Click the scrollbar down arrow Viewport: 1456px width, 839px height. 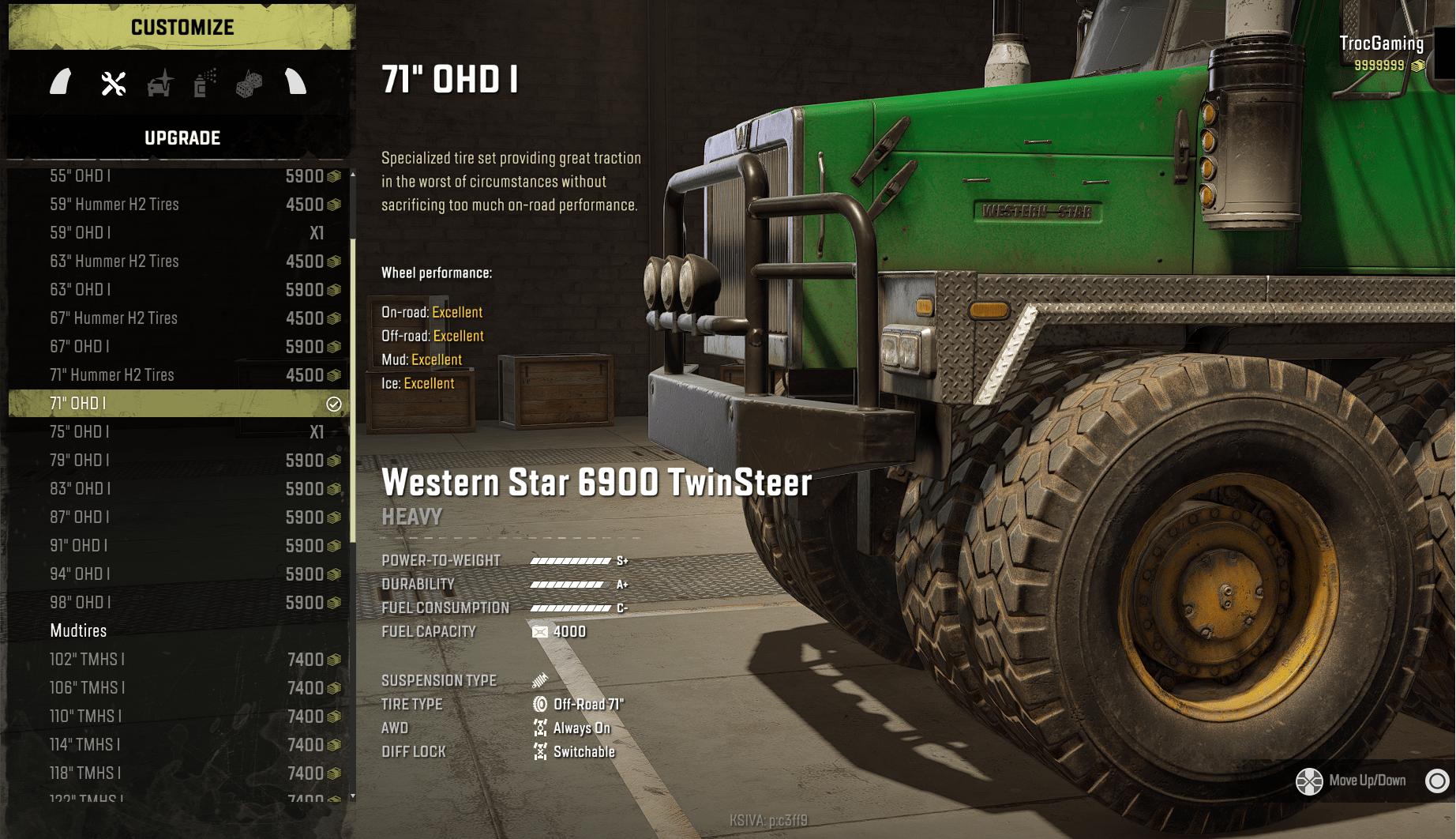point(353,796)
